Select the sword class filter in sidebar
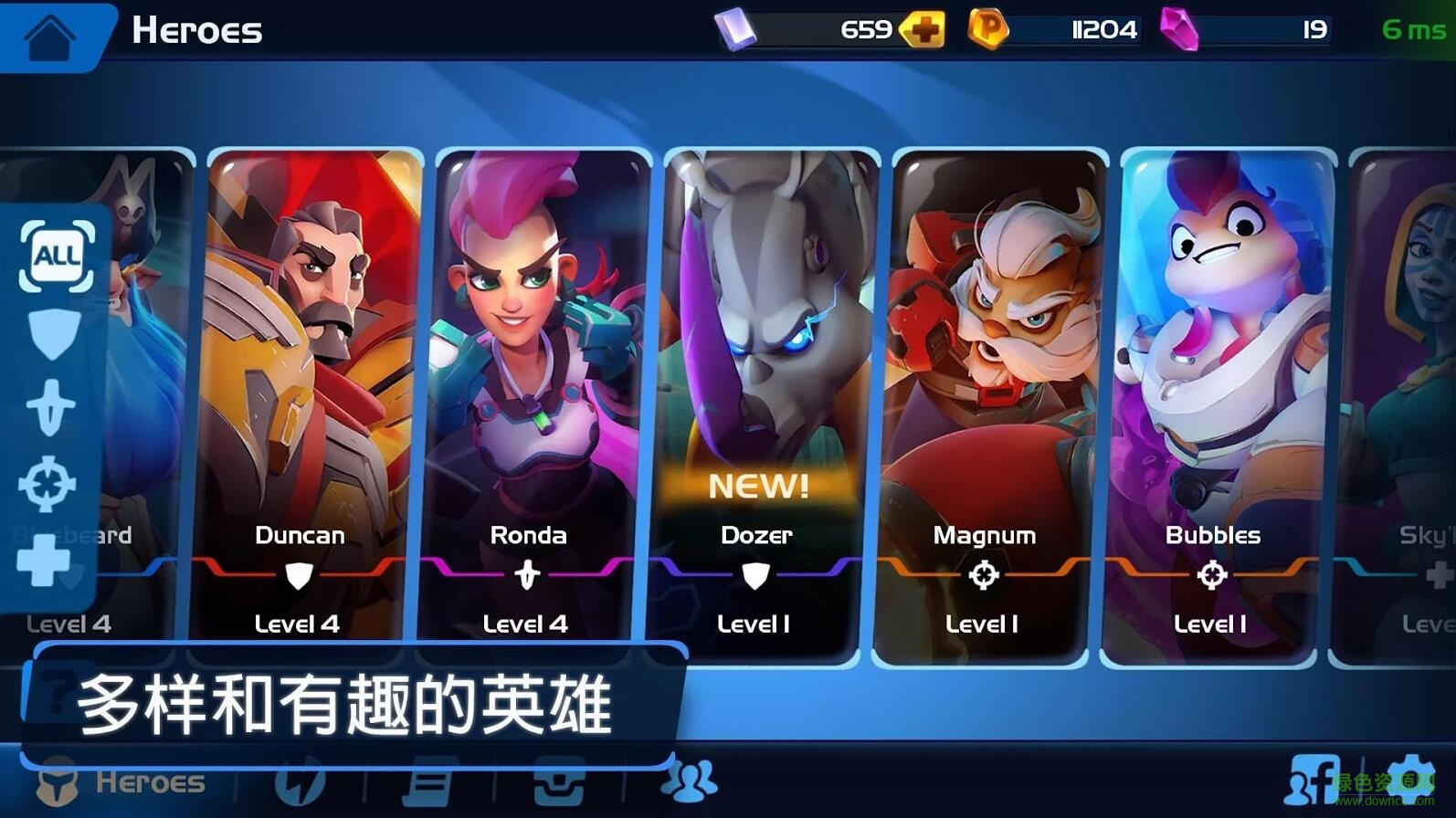 (x=52, y=408)
